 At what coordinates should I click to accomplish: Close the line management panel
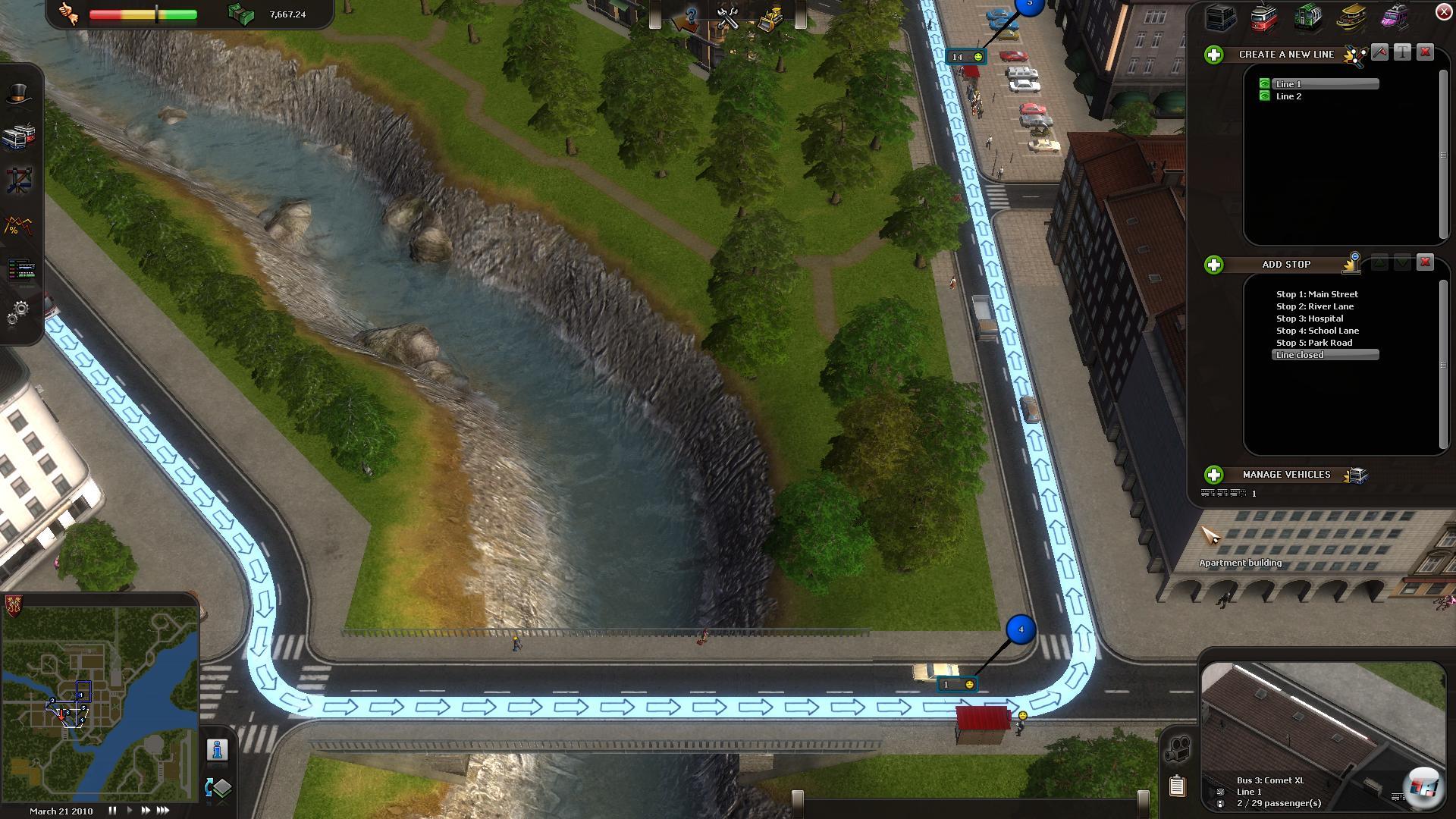click(x=1444, y=12)
